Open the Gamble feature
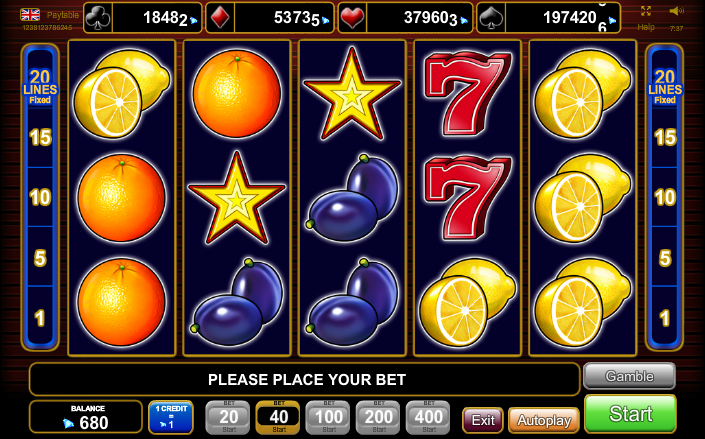The width and height of the screenshot is (705, 439). [x=629, y=376]
